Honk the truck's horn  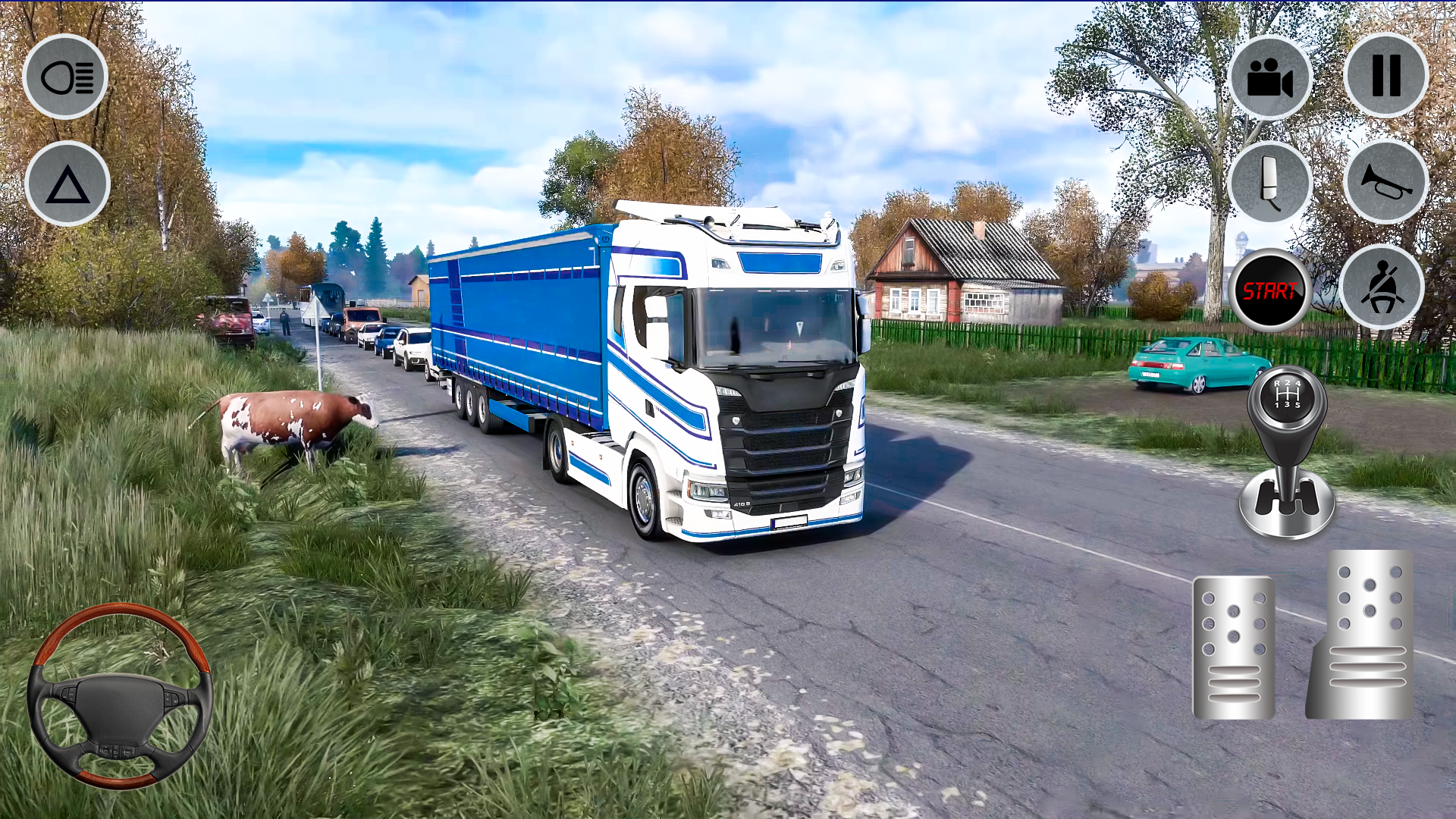click(1385, 182)
